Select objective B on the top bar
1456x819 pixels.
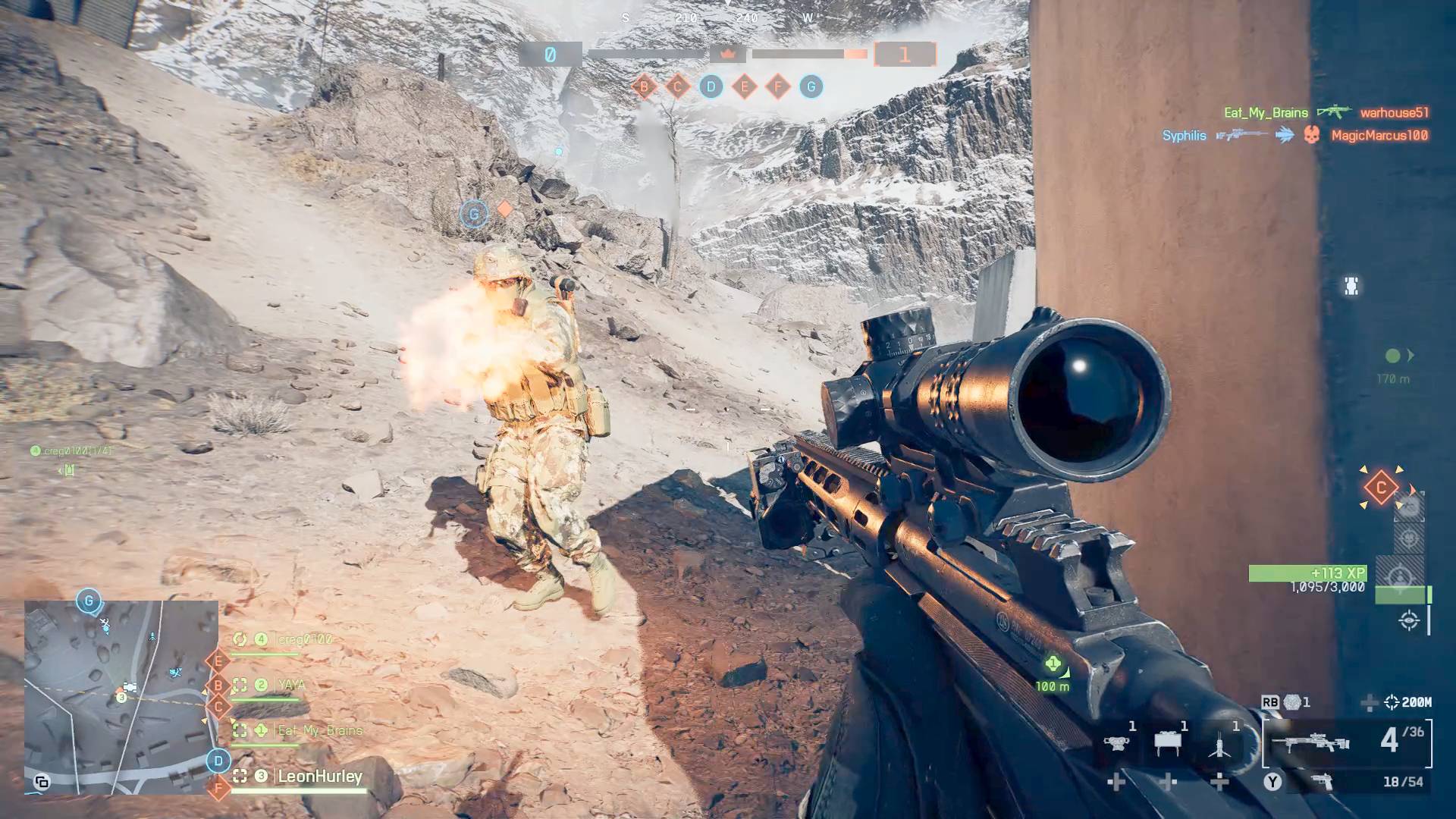643,87
